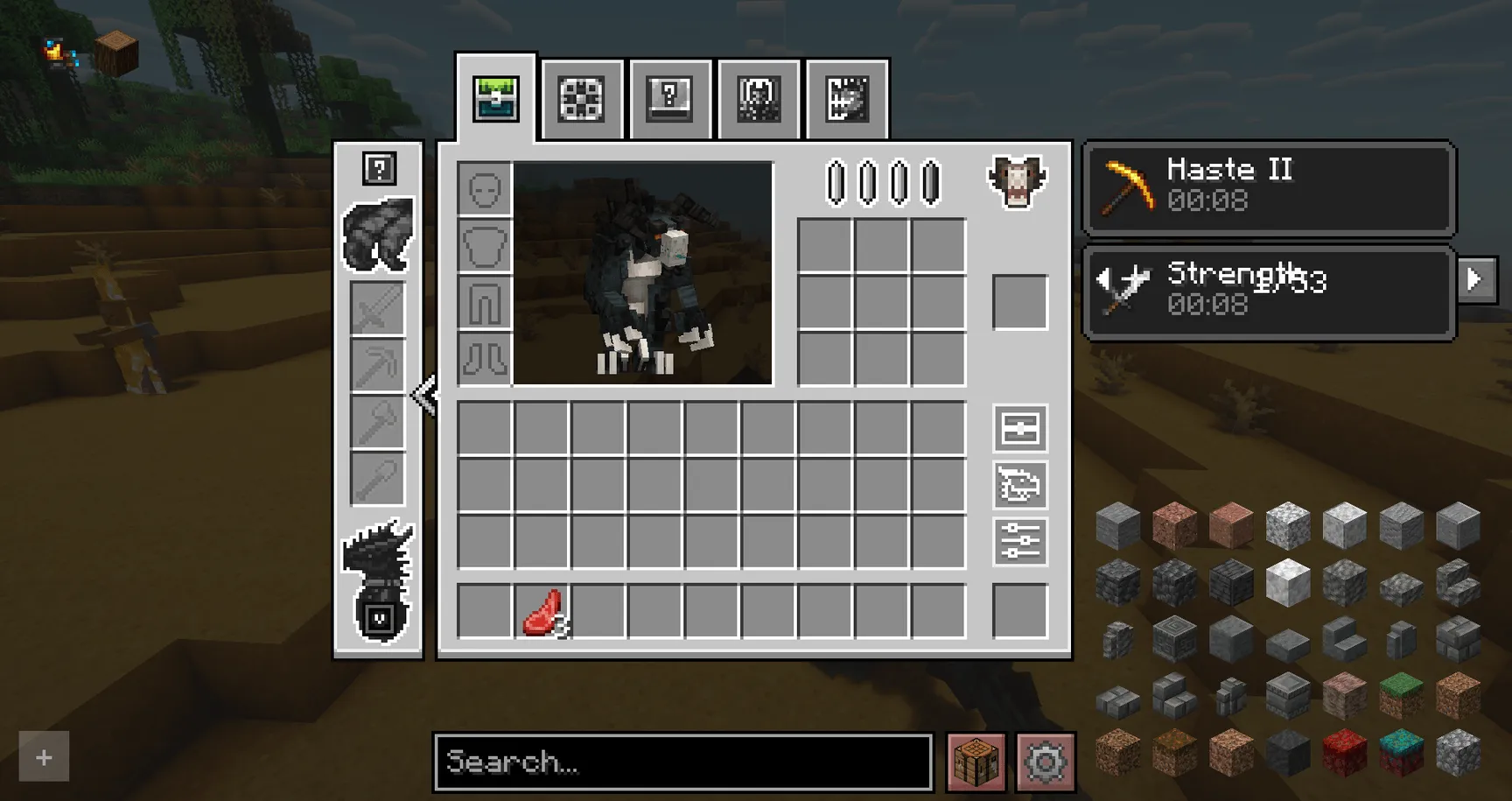
Task: Switch to the question mark block tab
Action: [669, 98]
